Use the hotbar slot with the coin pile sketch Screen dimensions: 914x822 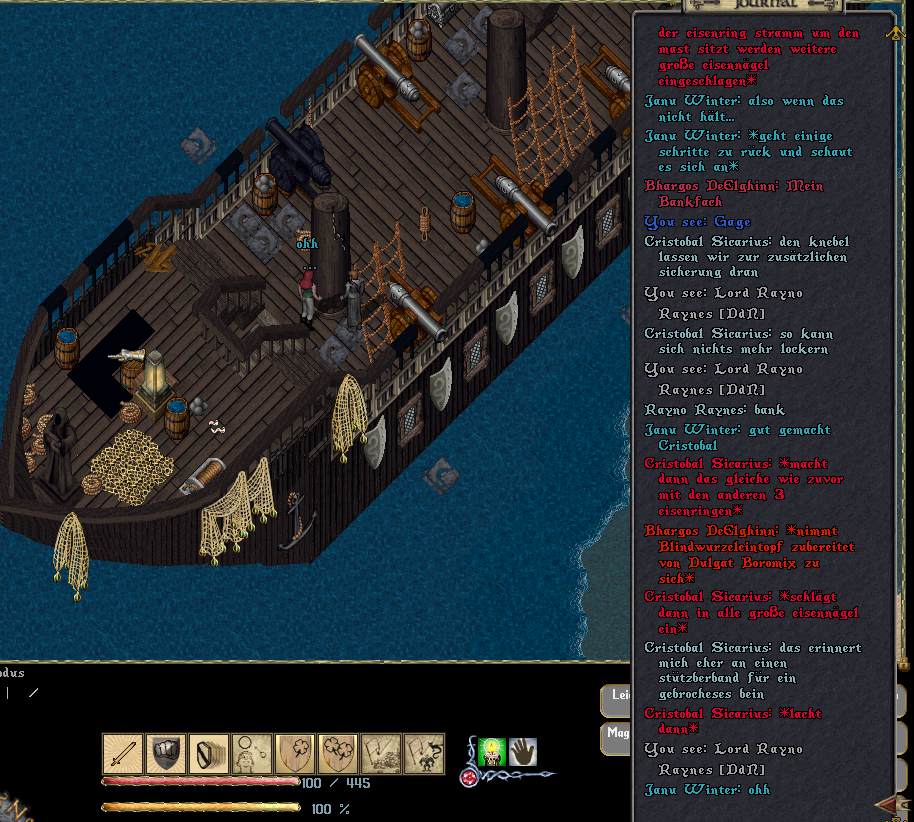point(381,754)
